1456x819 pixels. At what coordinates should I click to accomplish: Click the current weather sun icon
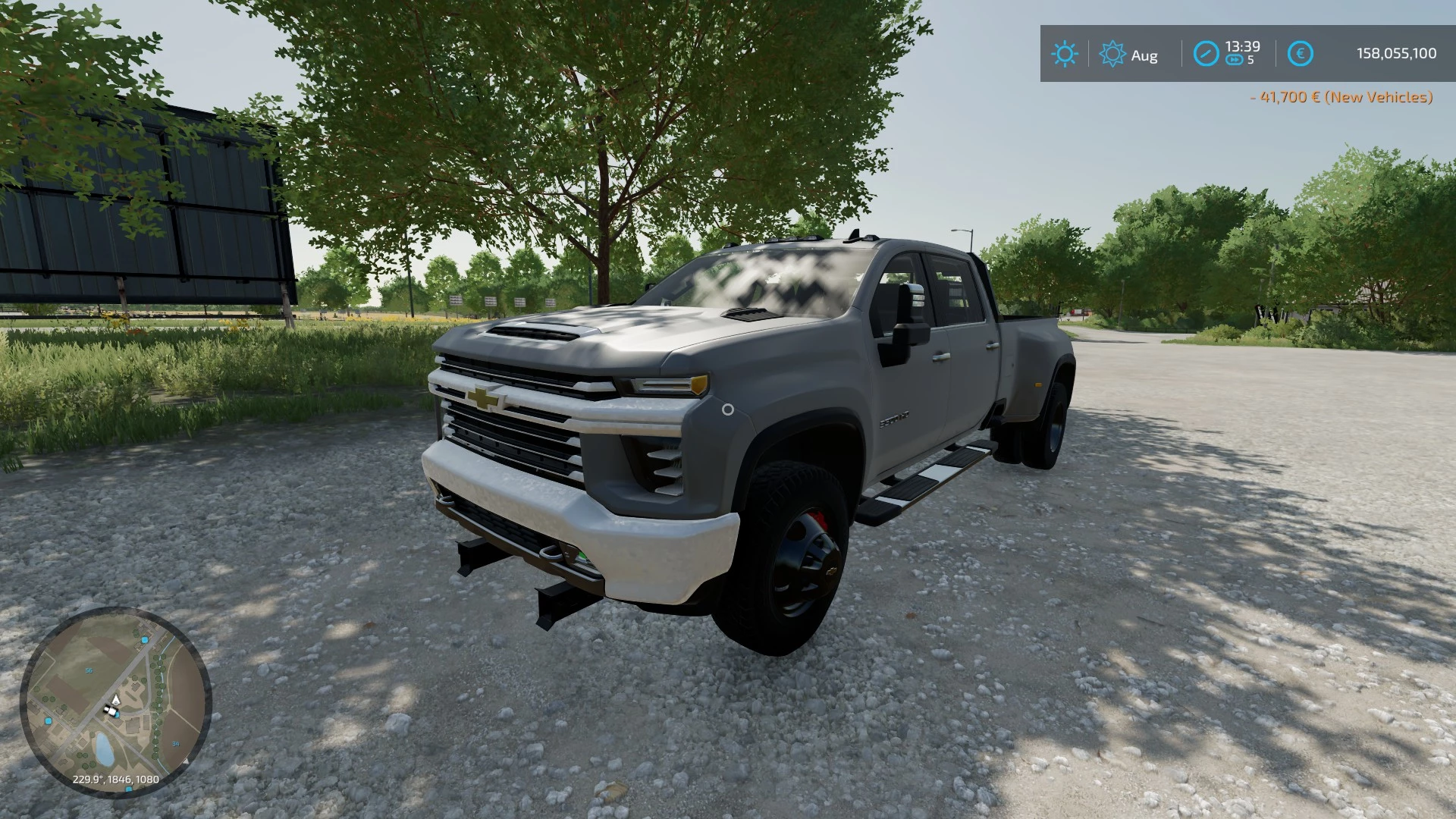(1065, 54)
